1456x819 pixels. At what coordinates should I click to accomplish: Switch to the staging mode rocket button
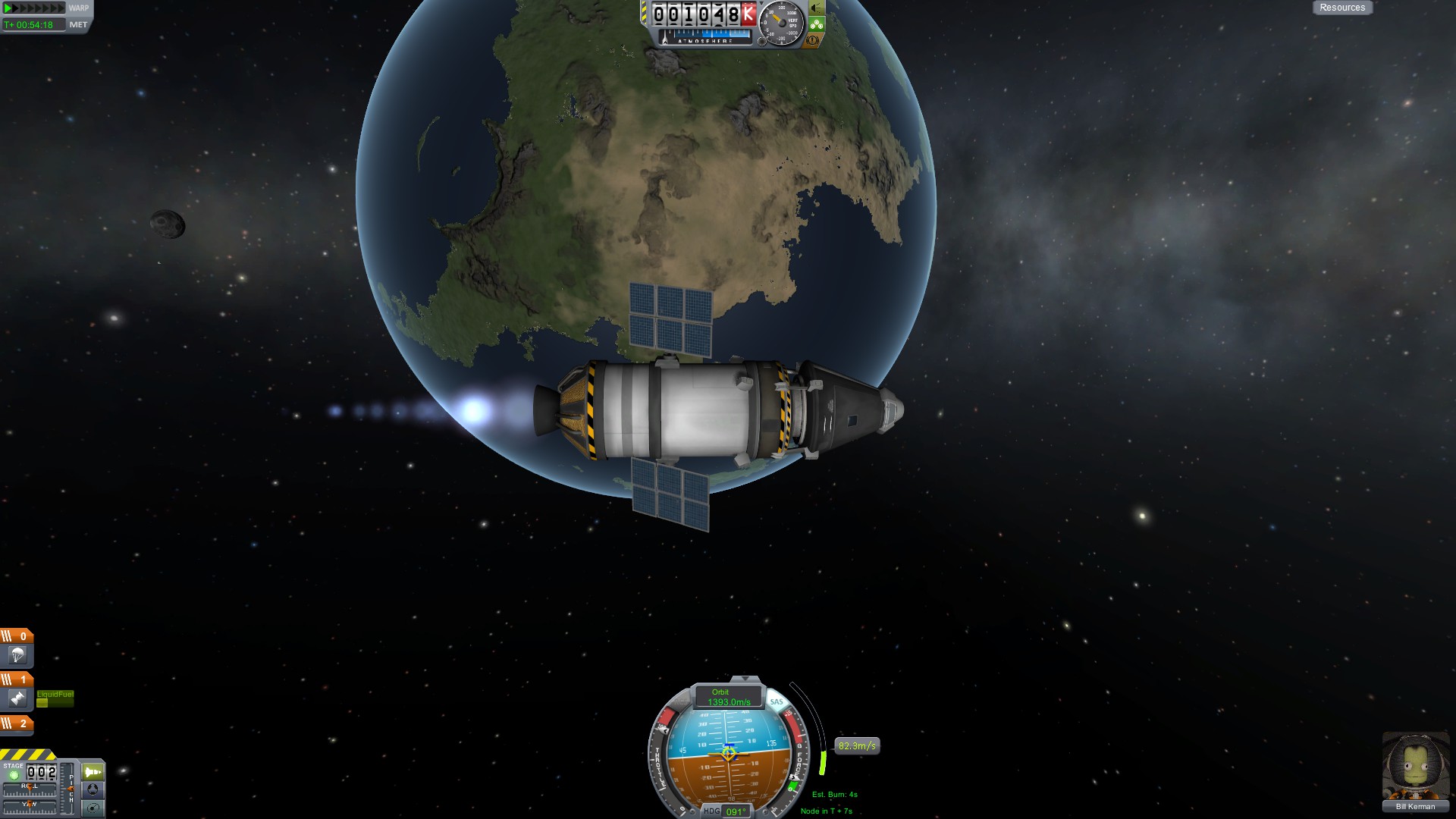(93, 772)
